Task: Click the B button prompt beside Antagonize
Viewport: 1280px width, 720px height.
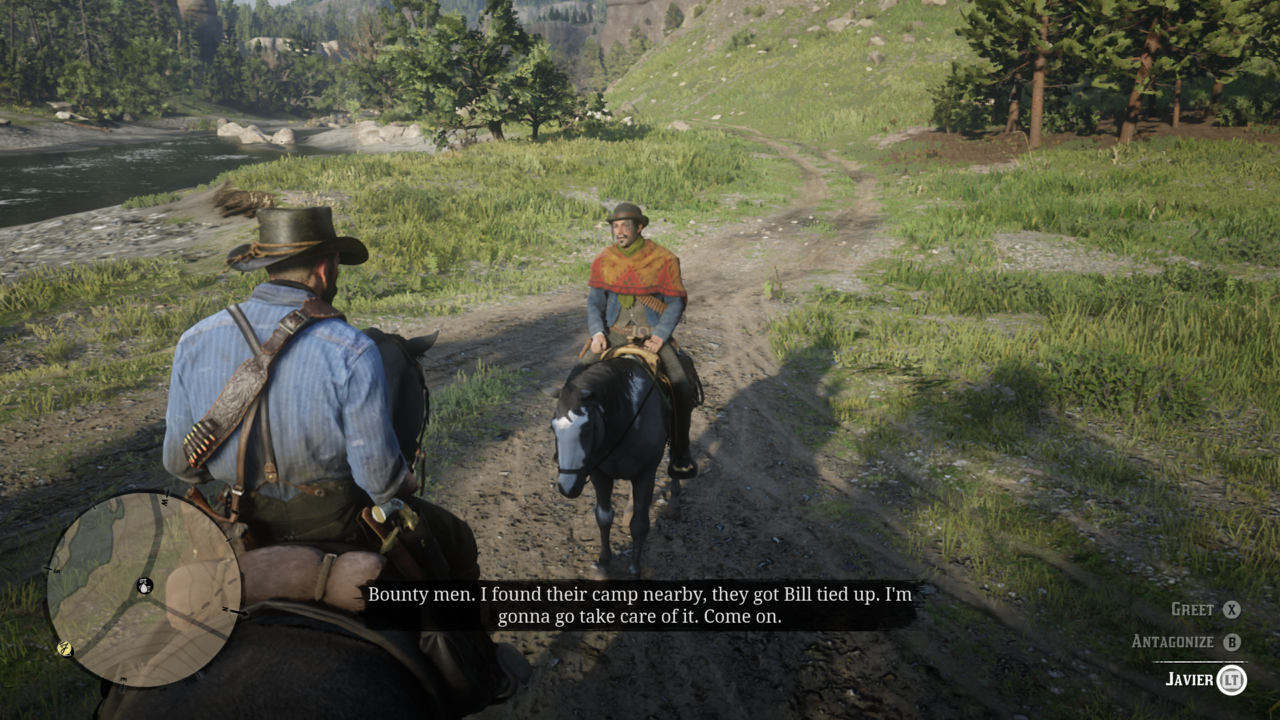Action: [x=1233, y=642]
